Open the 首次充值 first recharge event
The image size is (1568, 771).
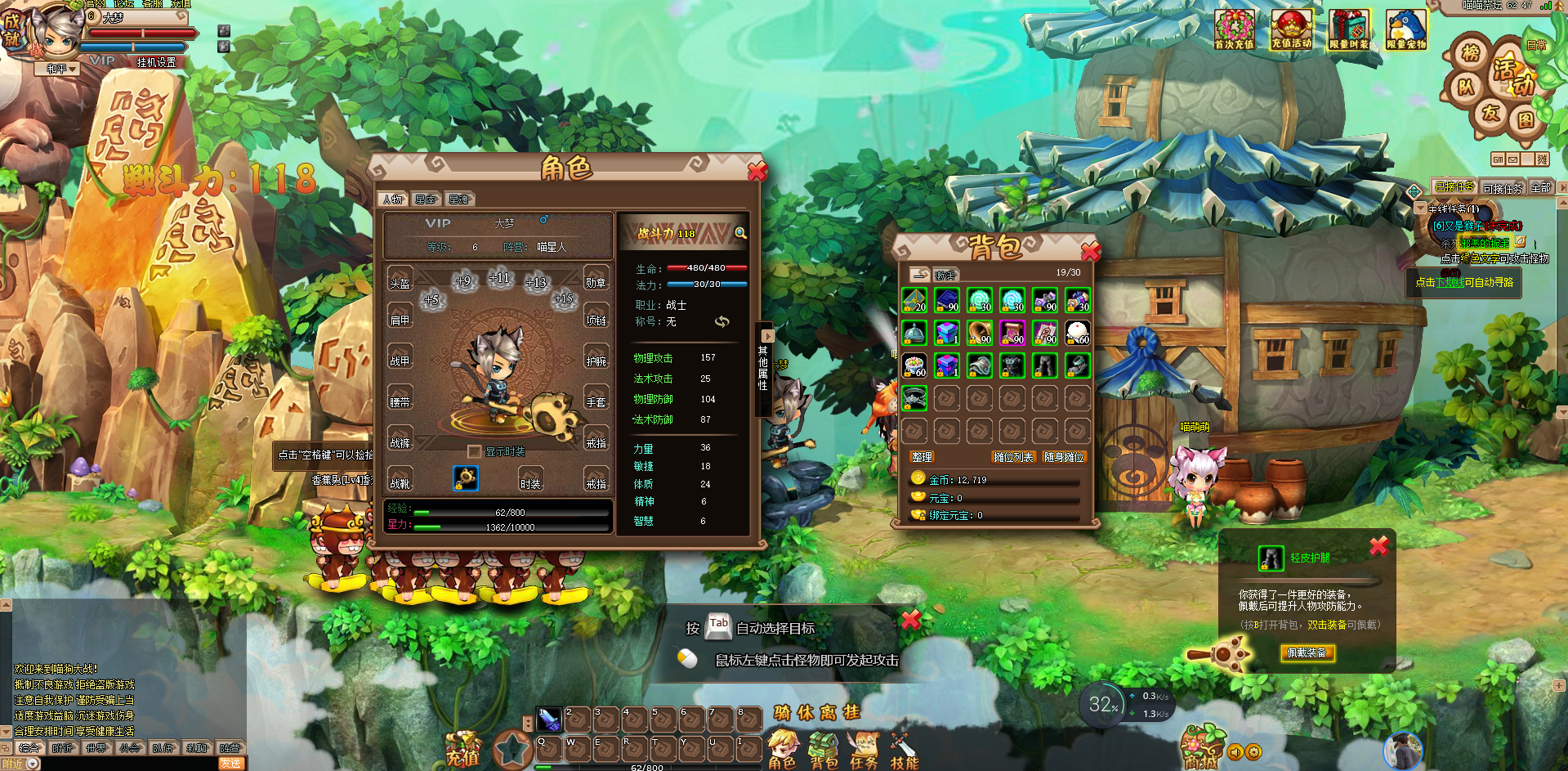point(1234,30)
